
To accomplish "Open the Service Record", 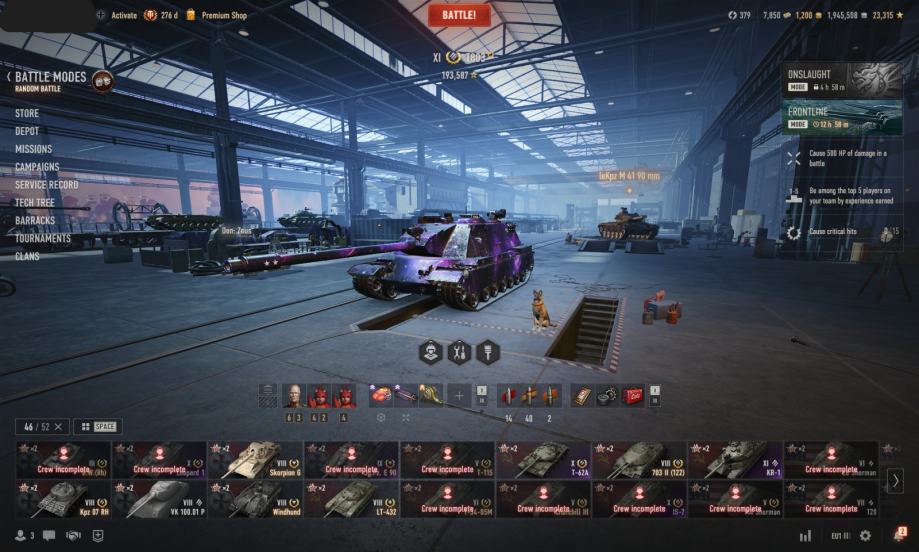I will pos(46,185).
